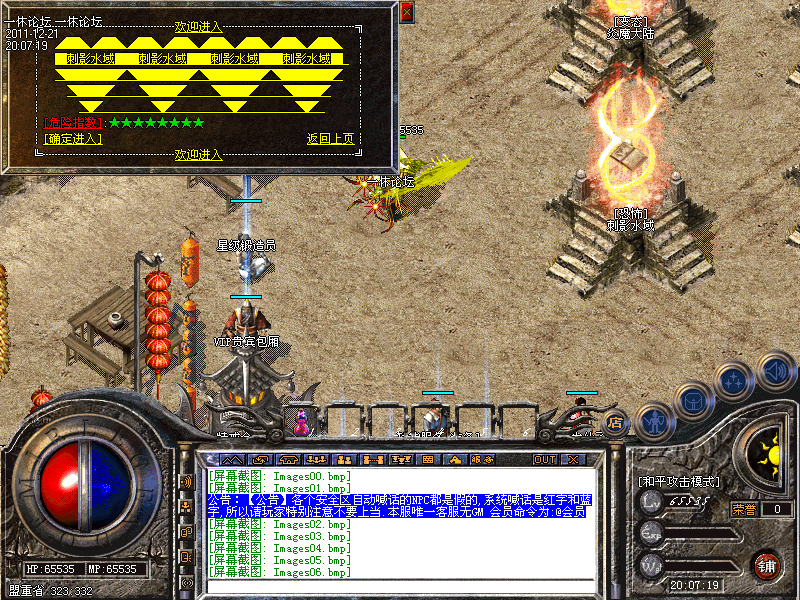The image size is (800, 600).
Task: Click the 荣誉 honor label
Action: (x=743, y=509)
